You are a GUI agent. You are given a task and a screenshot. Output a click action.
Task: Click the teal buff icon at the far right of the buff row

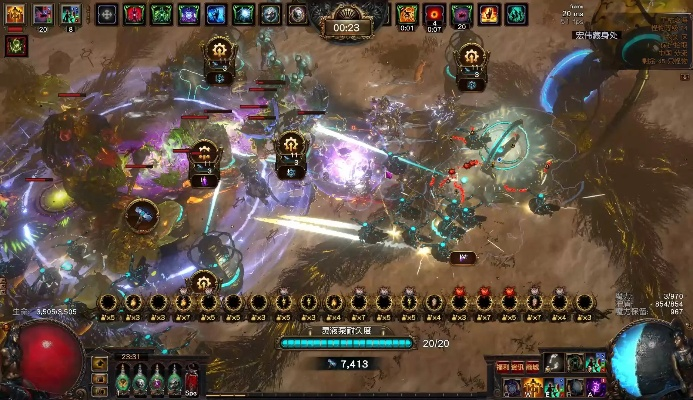515,14
